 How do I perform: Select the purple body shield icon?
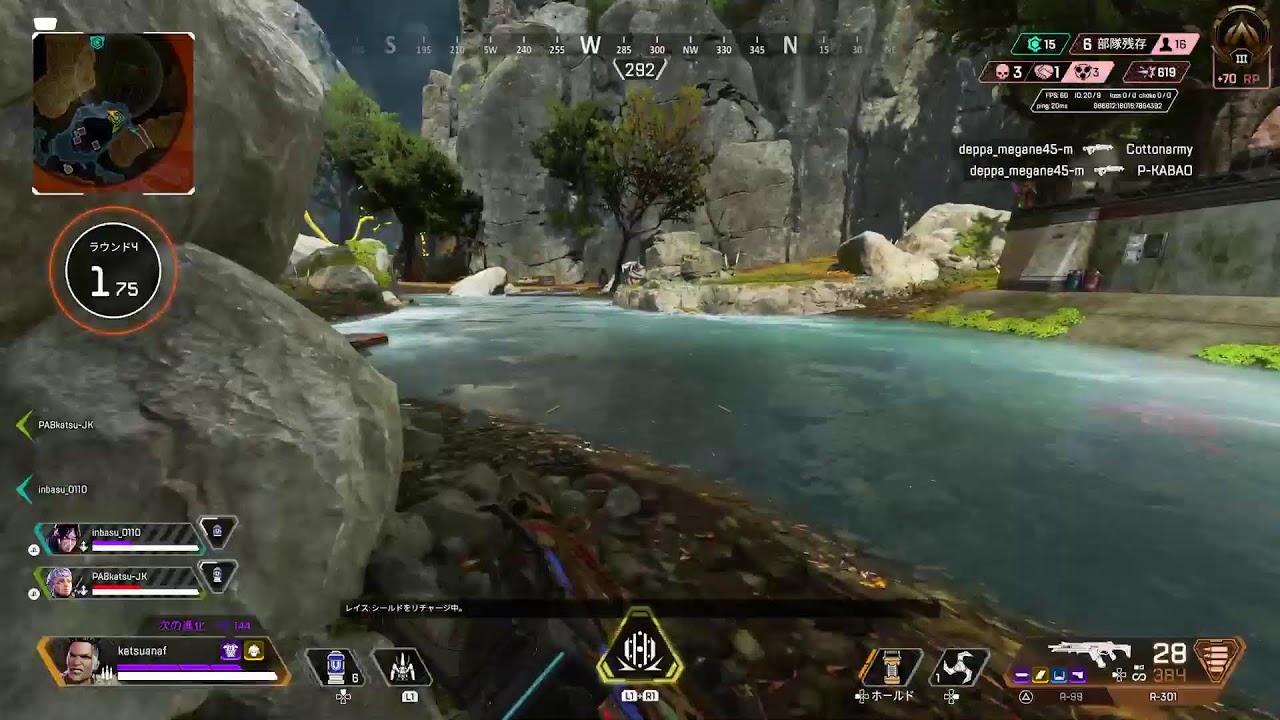(x=230, y=651)
